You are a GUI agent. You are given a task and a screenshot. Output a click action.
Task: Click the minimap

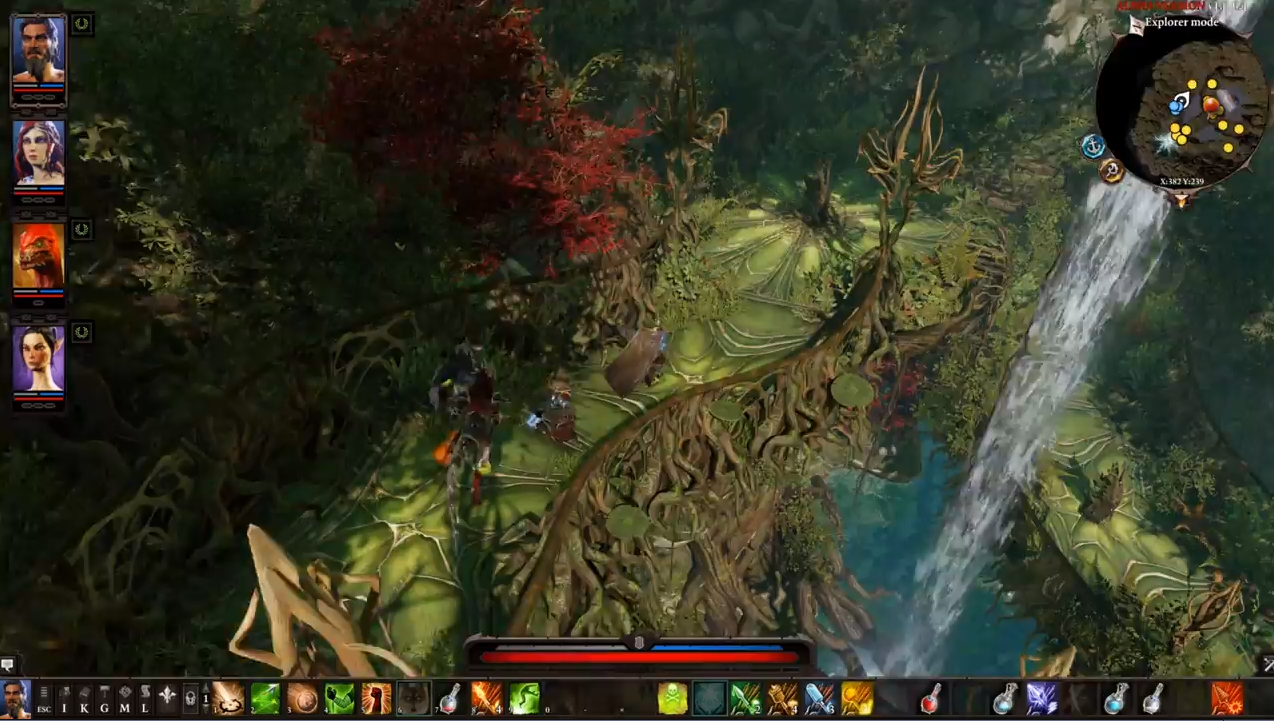pyautogui.click(x=1194, y=110)
